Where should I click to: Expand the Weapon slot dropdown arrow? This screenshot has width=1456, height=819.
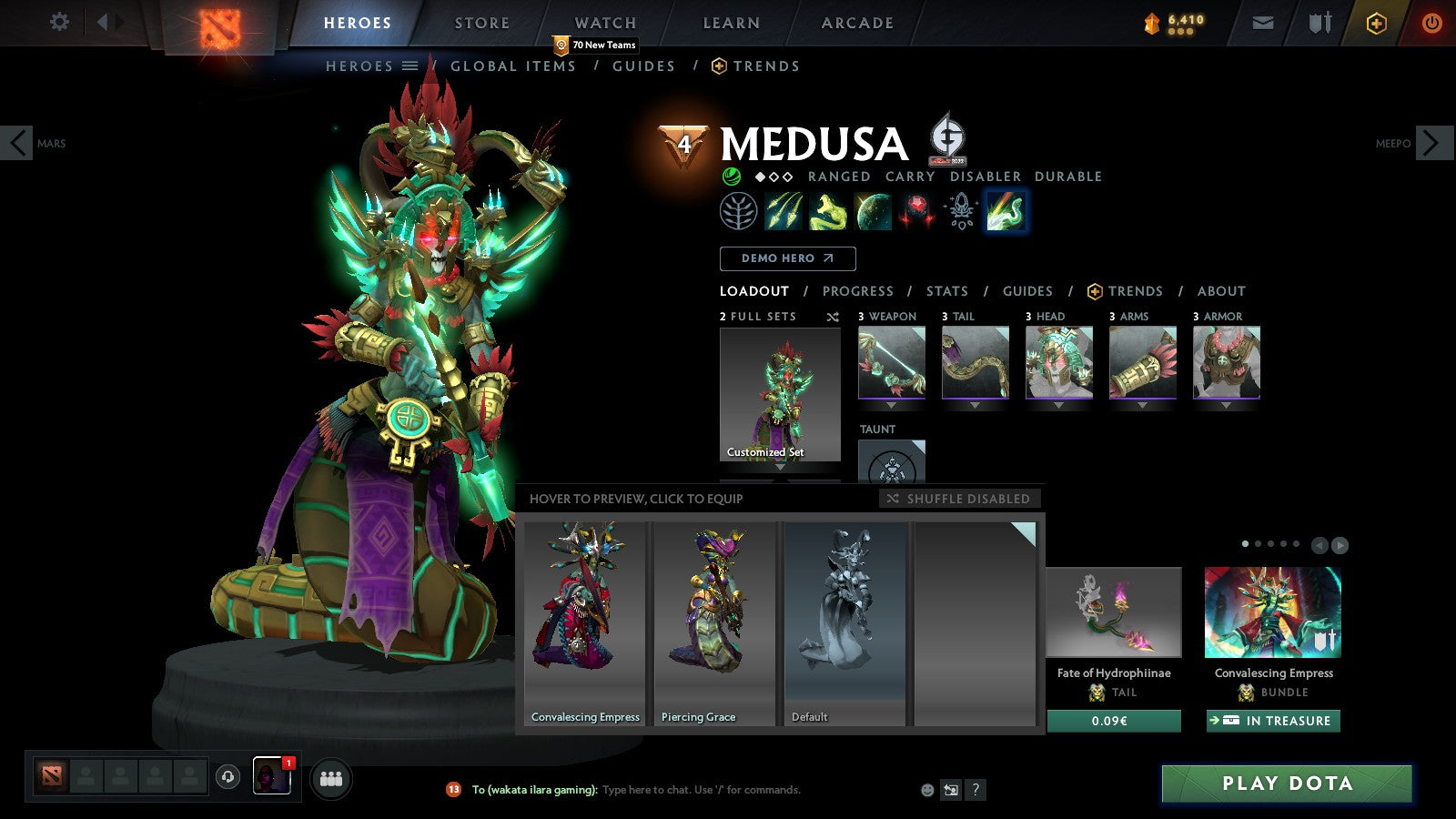click(x=891, y=404)
